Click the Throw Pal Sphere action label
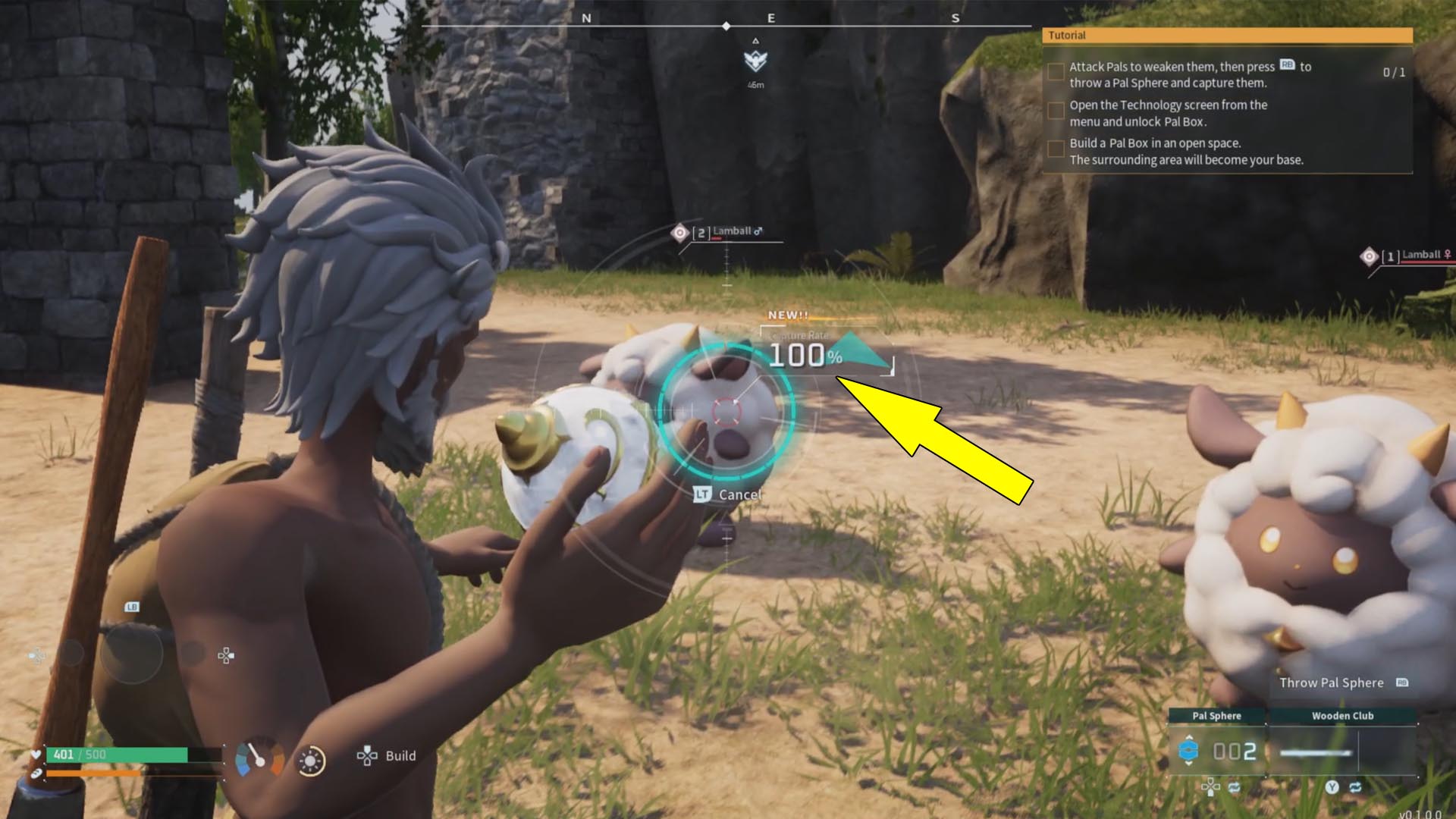 pyautogui.click(x=1332, y=682)
